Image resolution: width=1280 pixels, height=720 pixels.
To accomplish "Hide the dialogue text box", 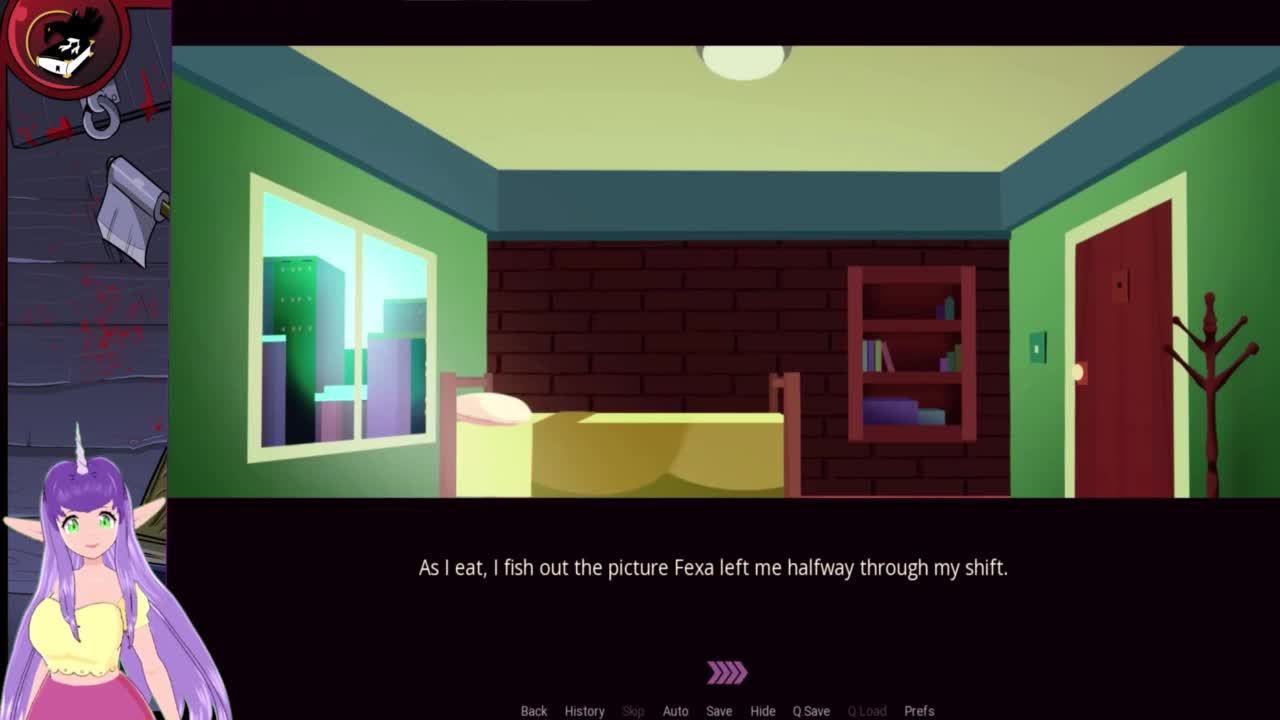I will (x=762, y=711).
